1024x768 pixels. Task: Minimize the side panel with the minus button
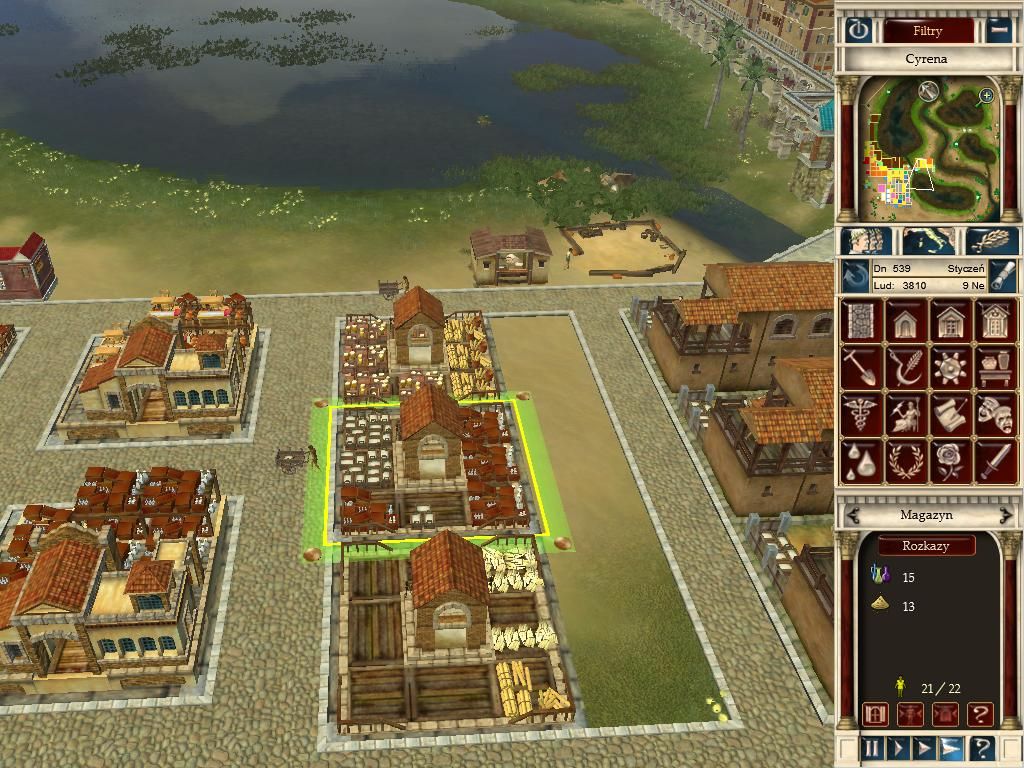click(x=999, y=30)
